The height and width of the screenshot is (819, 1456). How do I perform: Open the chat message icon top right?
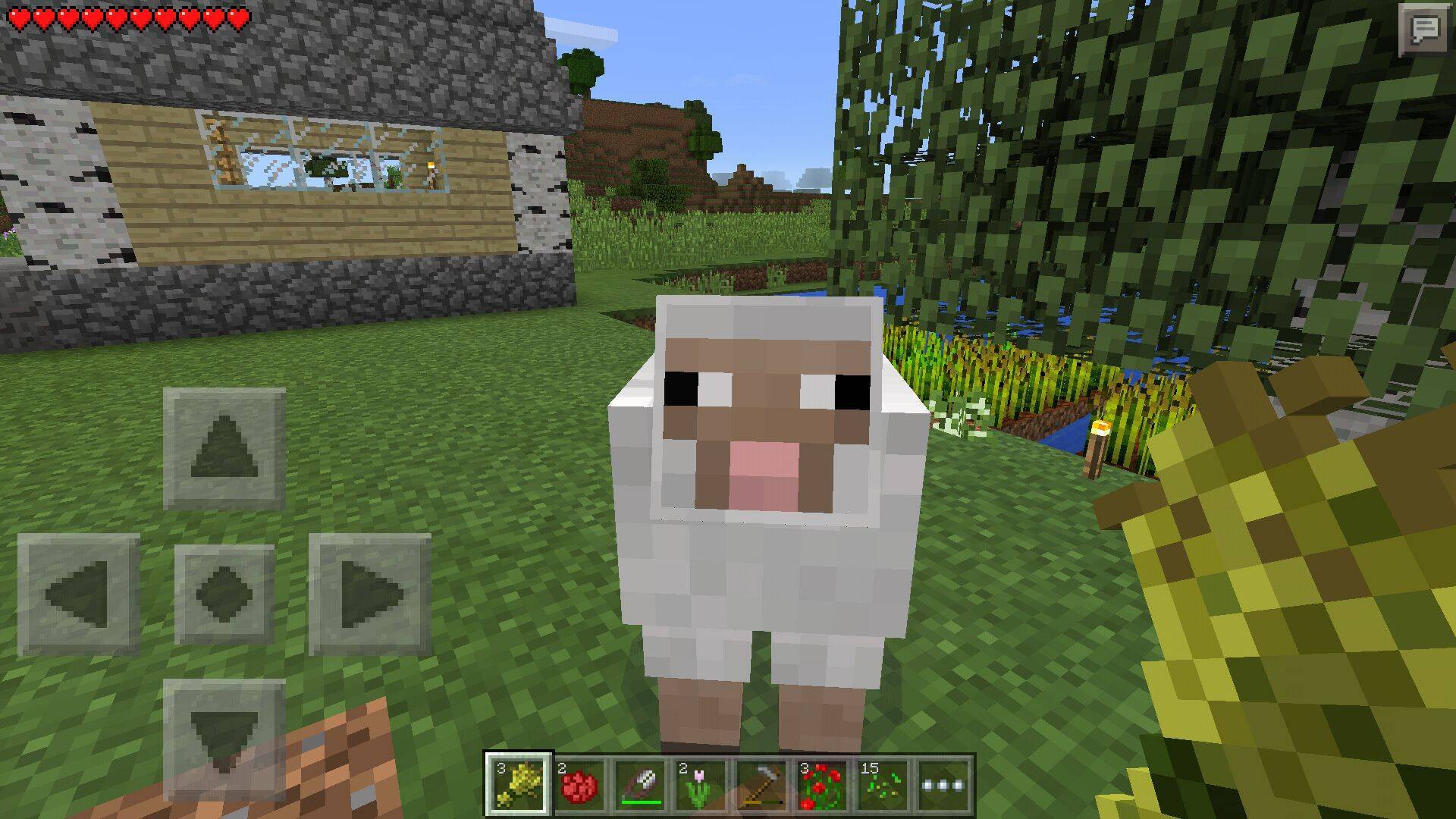(x=1424, y=30)
